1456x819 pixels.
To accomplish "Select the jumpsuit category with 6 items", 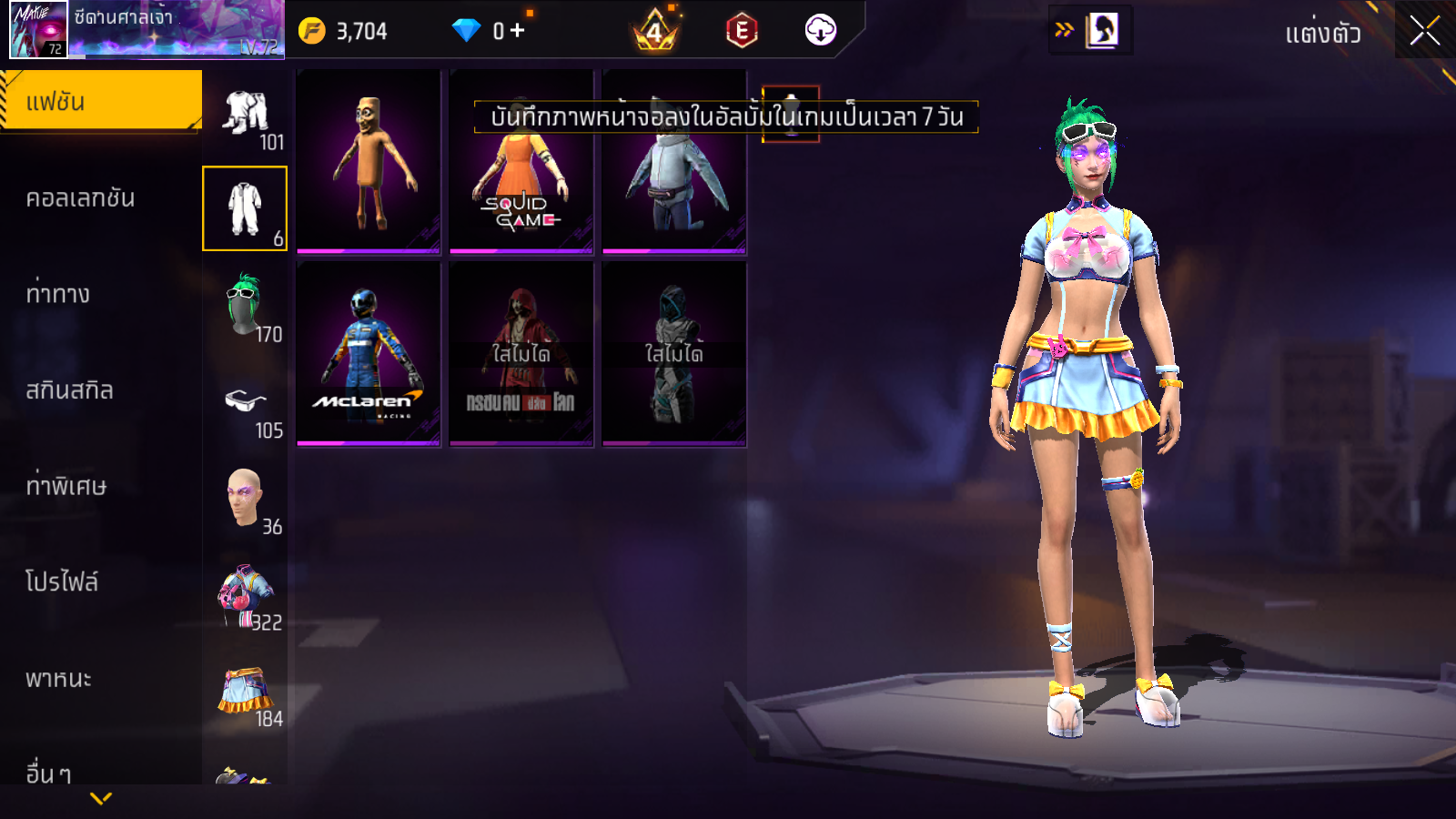I will coord(245,208).
